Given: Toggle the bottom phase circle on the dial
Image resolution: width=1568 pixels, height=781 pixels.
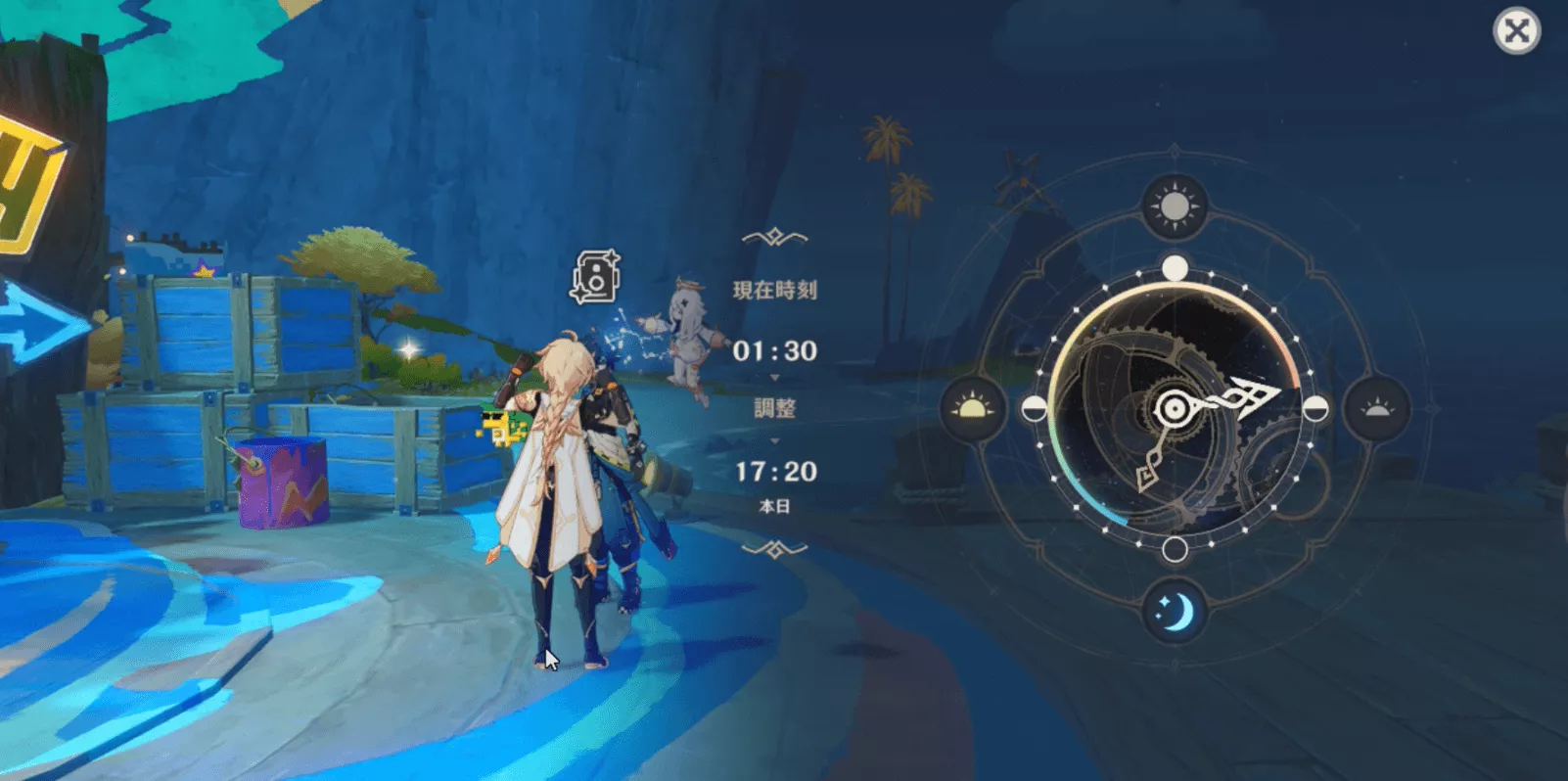Looking at the screenshot, I should coord(1174,551).
